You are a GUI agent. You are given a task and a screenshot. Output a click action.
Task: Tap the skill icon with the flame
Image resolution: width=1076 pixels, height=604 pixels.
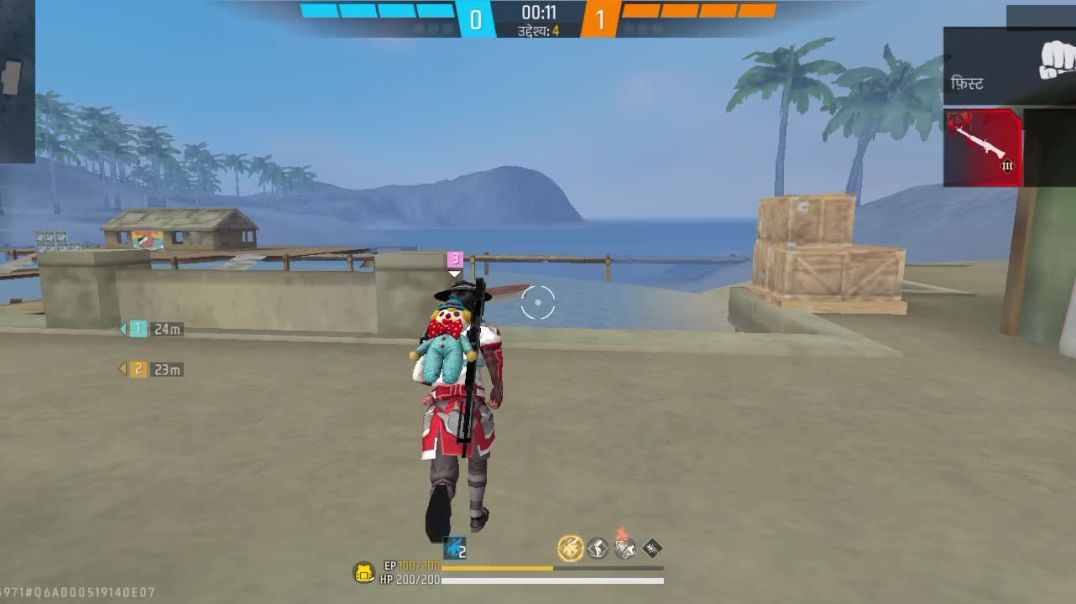point(625,546)
